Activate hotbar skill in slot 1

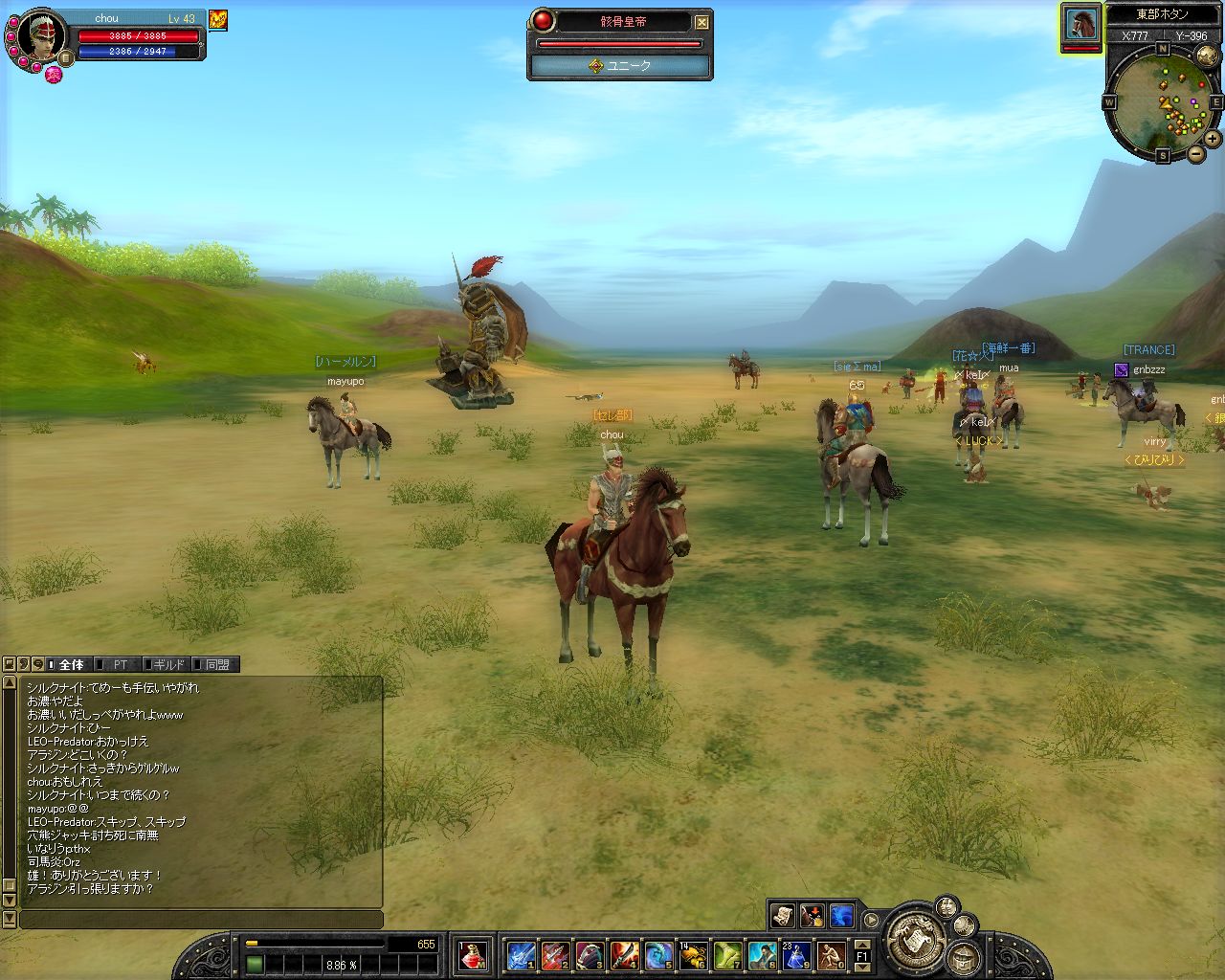pyautogui.click(x=522, y=954)
